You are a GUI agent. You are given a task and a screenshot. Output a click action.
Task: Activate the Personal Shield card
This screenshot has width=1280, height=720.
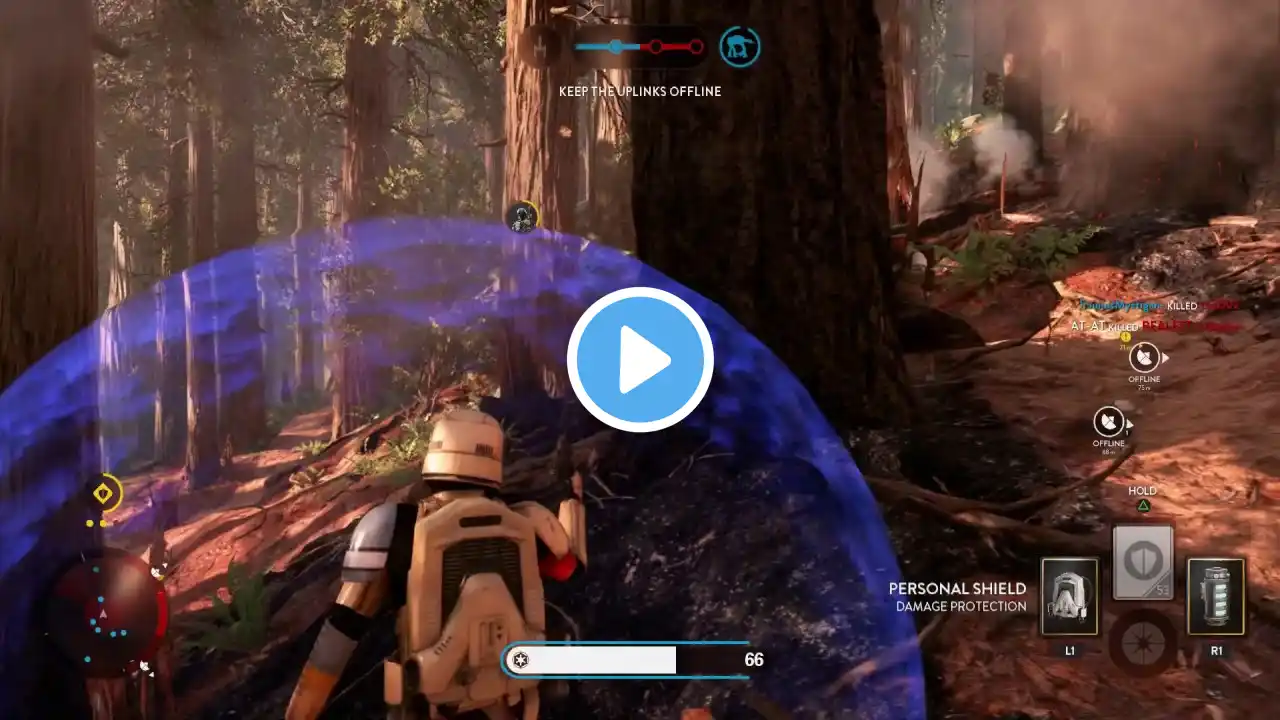(x=1142, y=561)
